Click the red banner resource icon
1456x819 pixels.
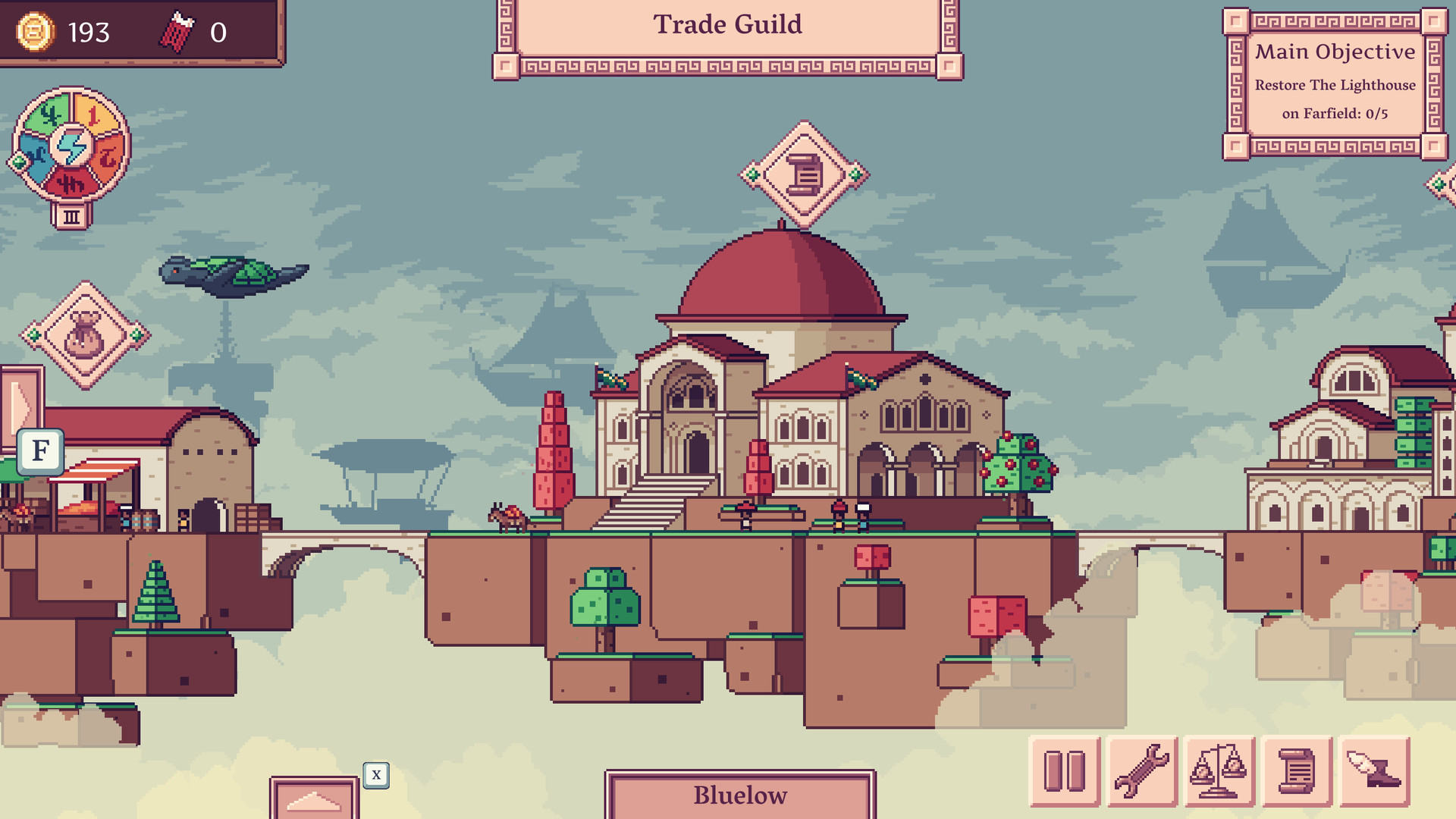(176, 33)
